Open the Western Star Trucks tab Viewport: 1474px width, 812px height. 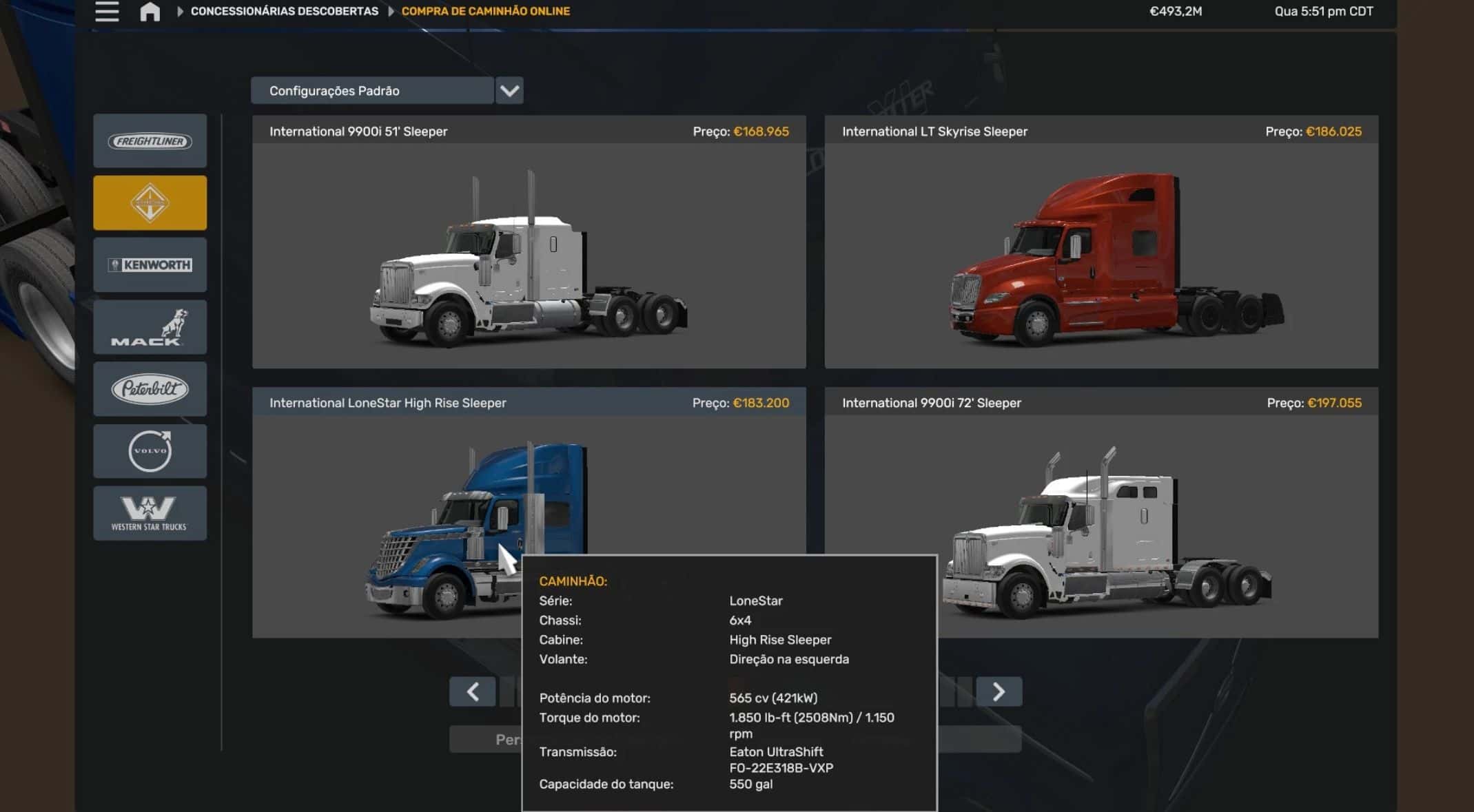point(150,513)
